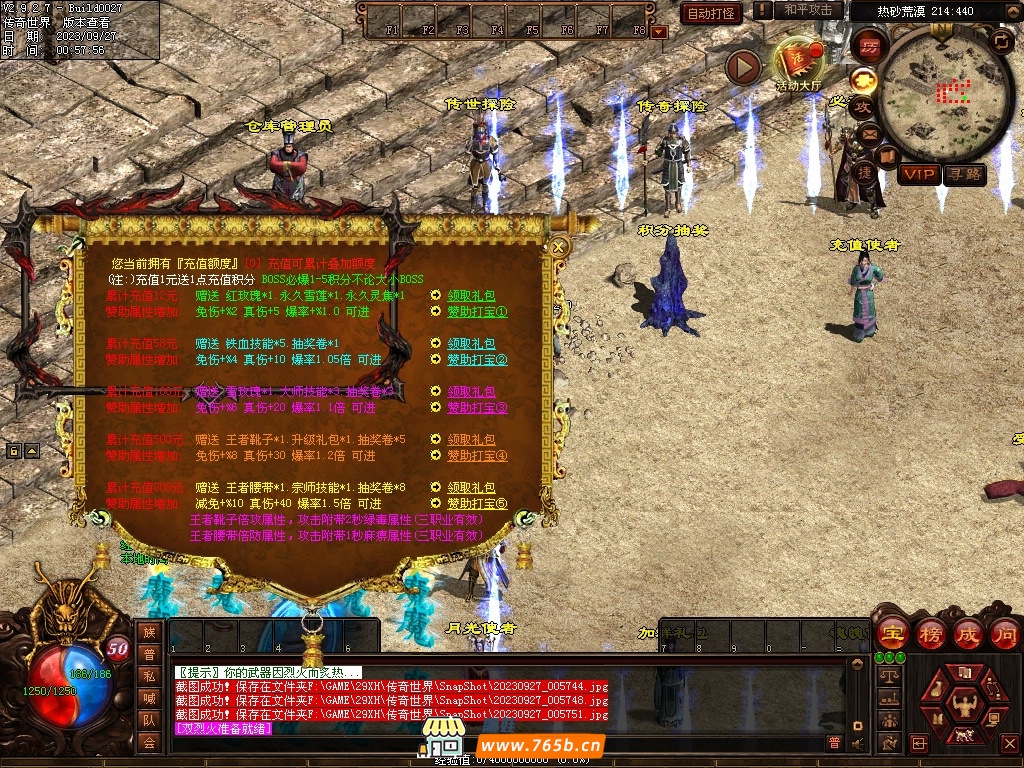Screen dimensions: 1024x768
Task: Select the 私 private chat channel
Action: [149, 676]
